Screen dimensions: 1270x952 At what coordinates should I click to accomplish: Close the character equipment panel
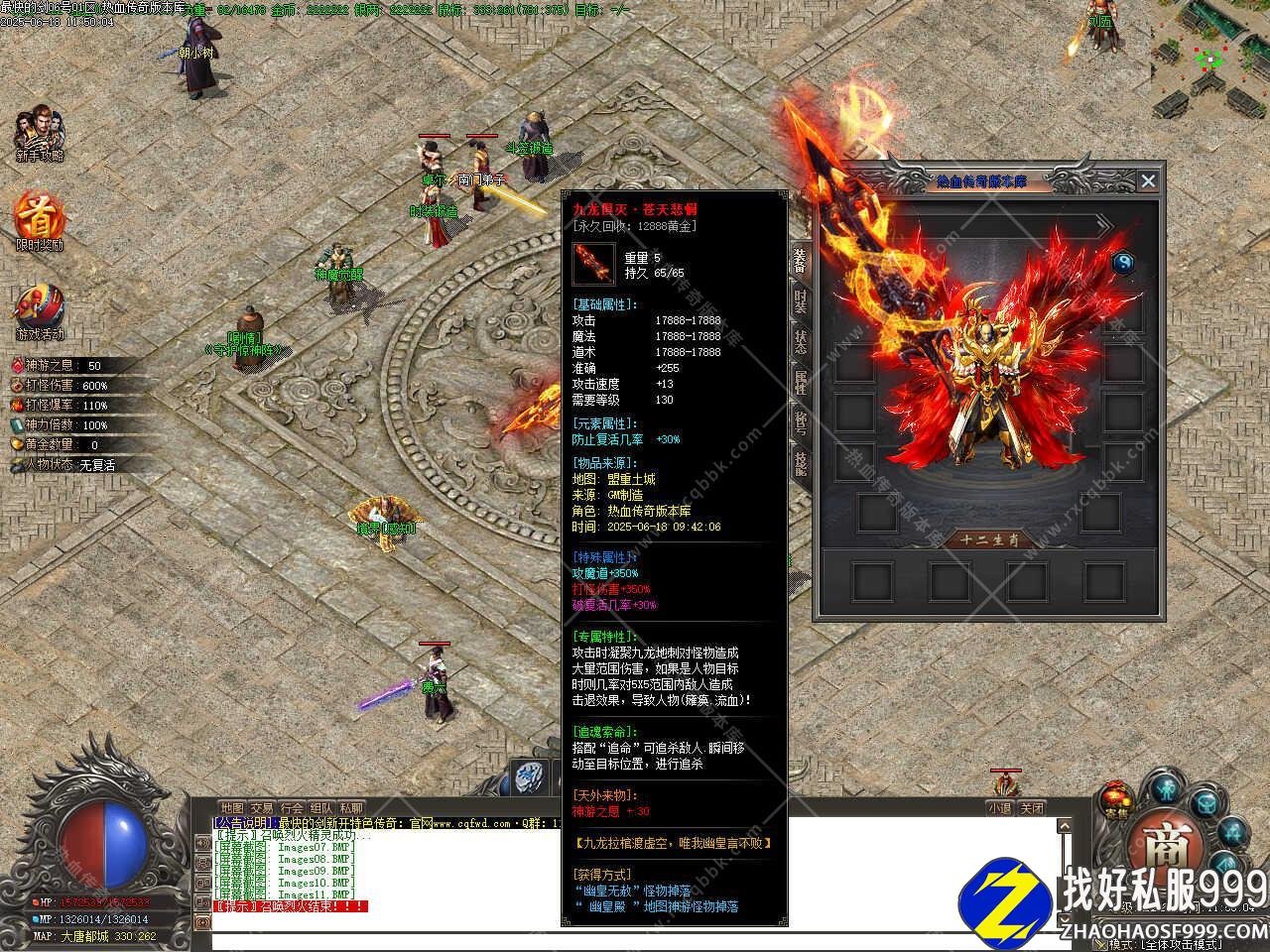[1148, 180]
